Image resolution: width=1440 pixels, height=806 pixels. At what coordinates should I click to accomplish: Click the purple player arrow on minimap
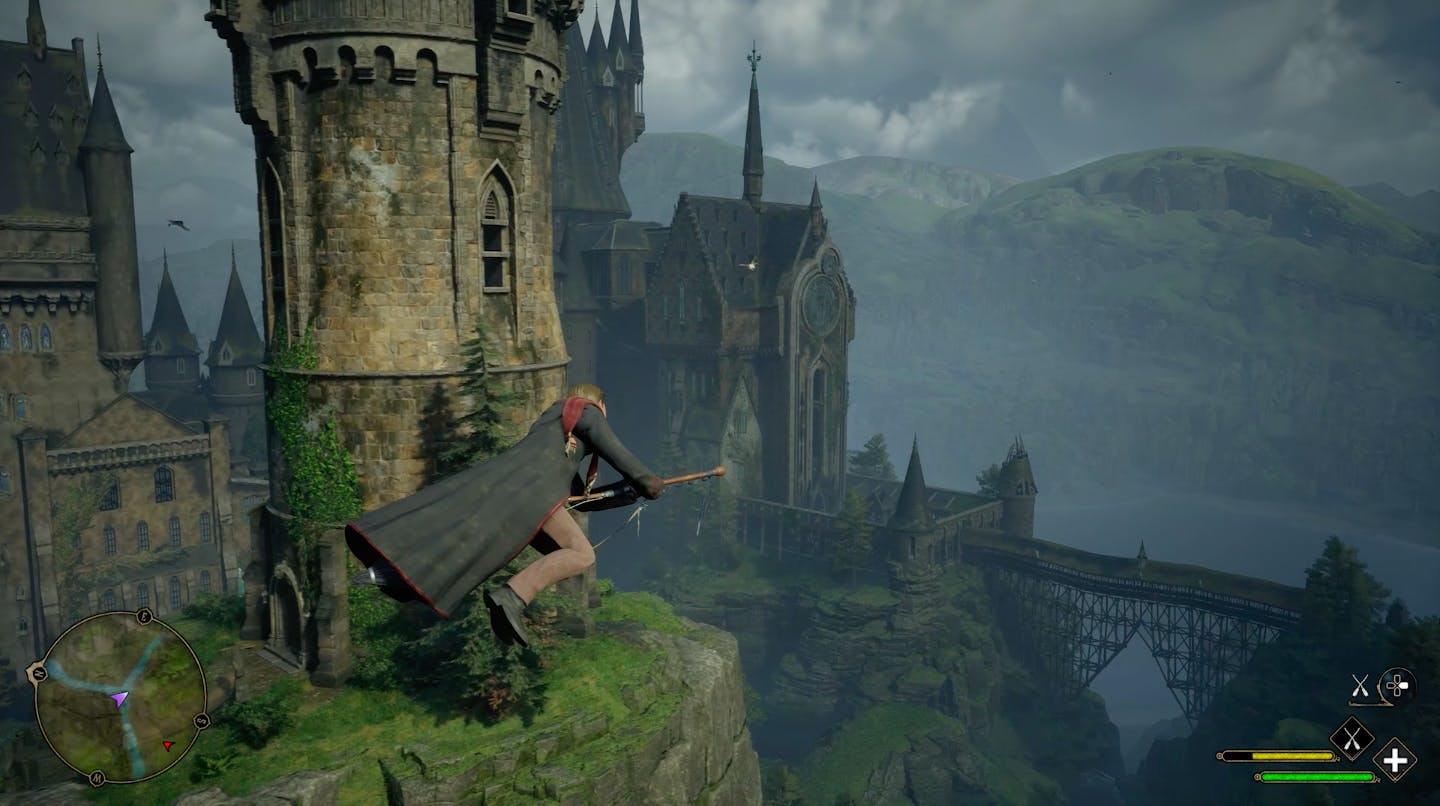120,697
